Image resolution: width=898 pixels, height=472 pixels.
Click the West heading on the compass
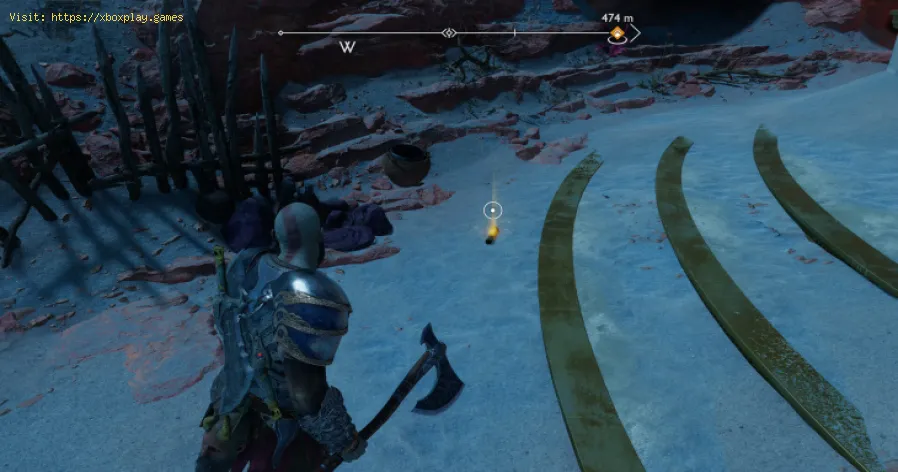[348, 47]
